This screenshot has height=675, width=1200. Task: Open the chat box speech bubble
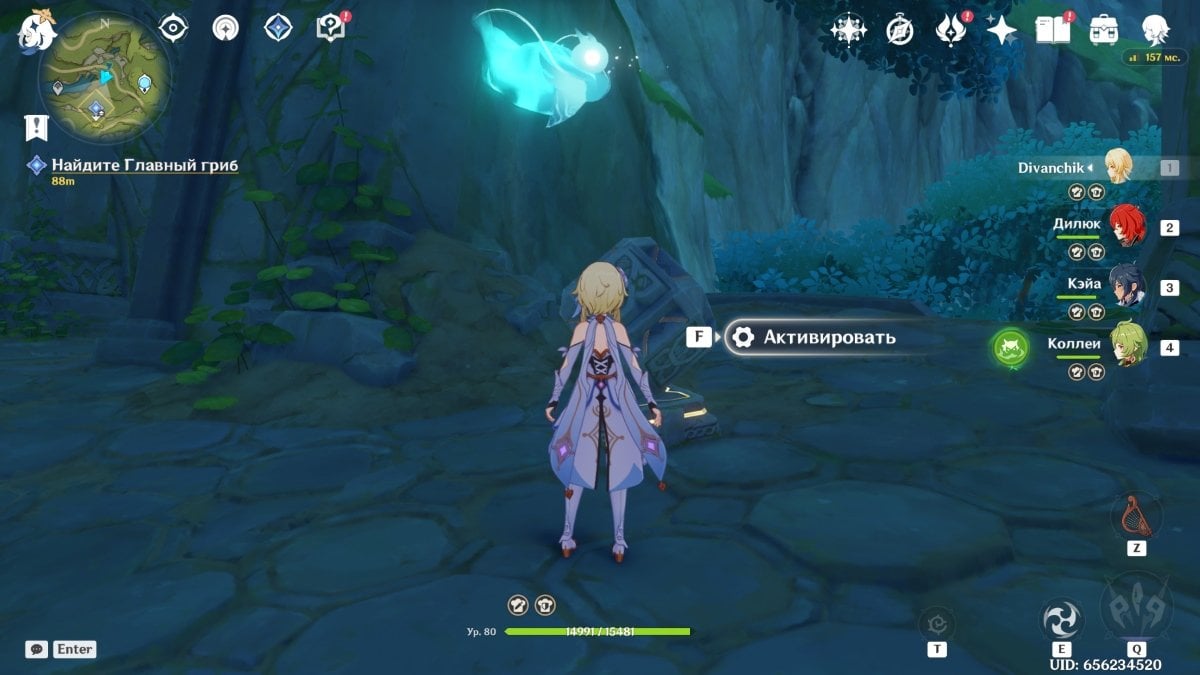[37, 649]
